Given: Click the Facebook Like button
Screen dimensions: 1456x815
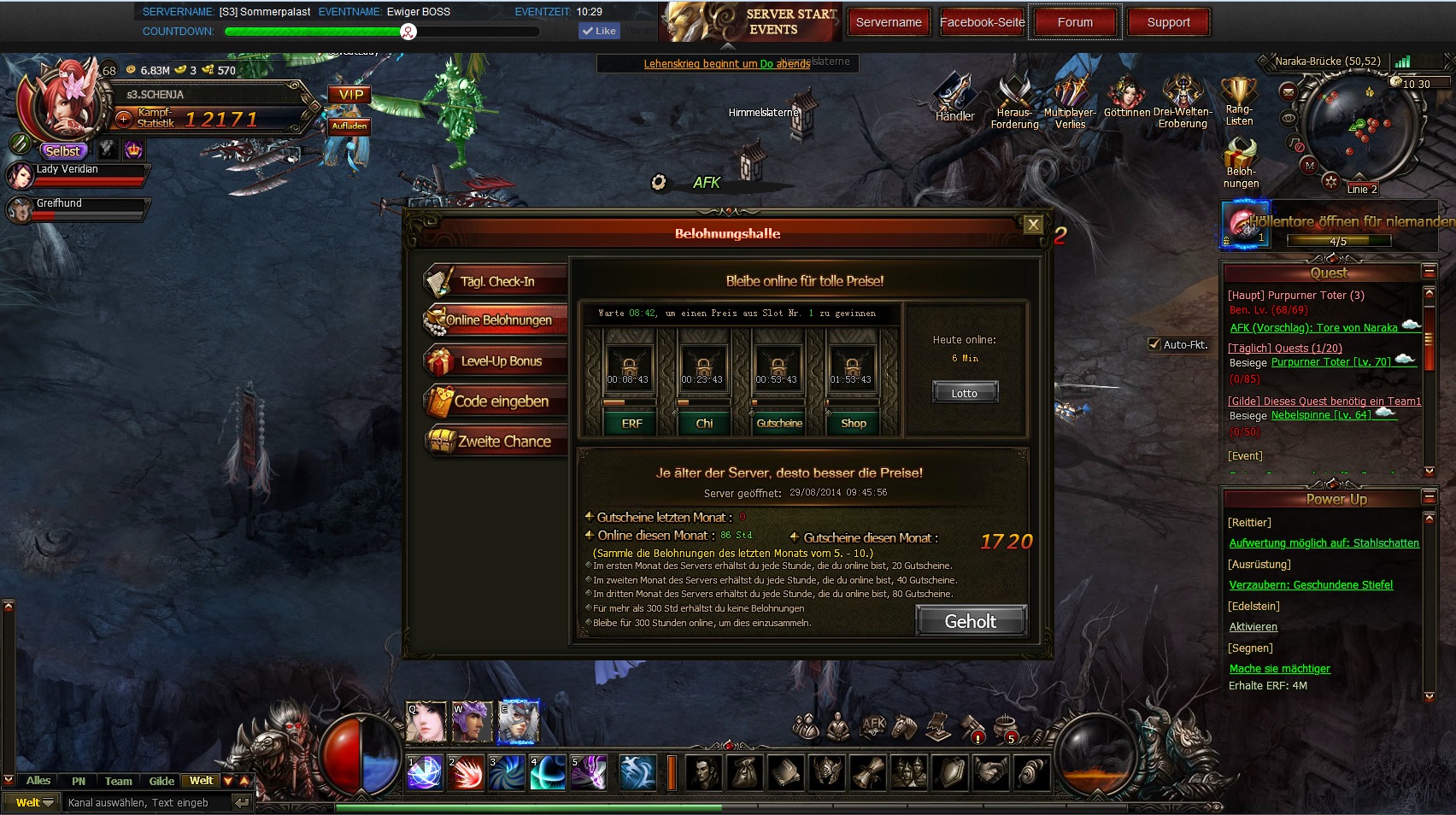Looking at the screenshot, I should click(599, 31).
